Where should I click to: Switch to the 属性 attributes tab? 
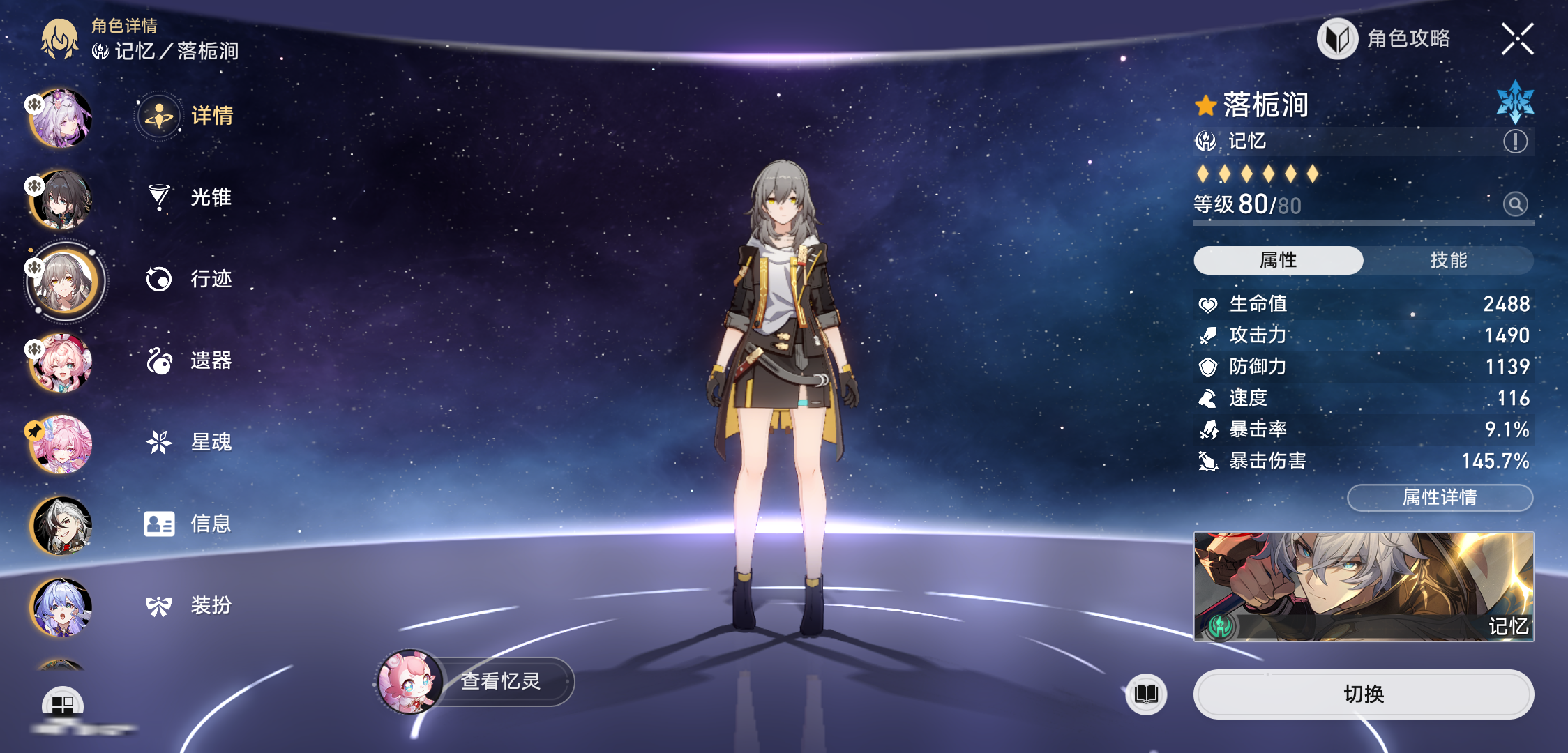click(1278, 260)
